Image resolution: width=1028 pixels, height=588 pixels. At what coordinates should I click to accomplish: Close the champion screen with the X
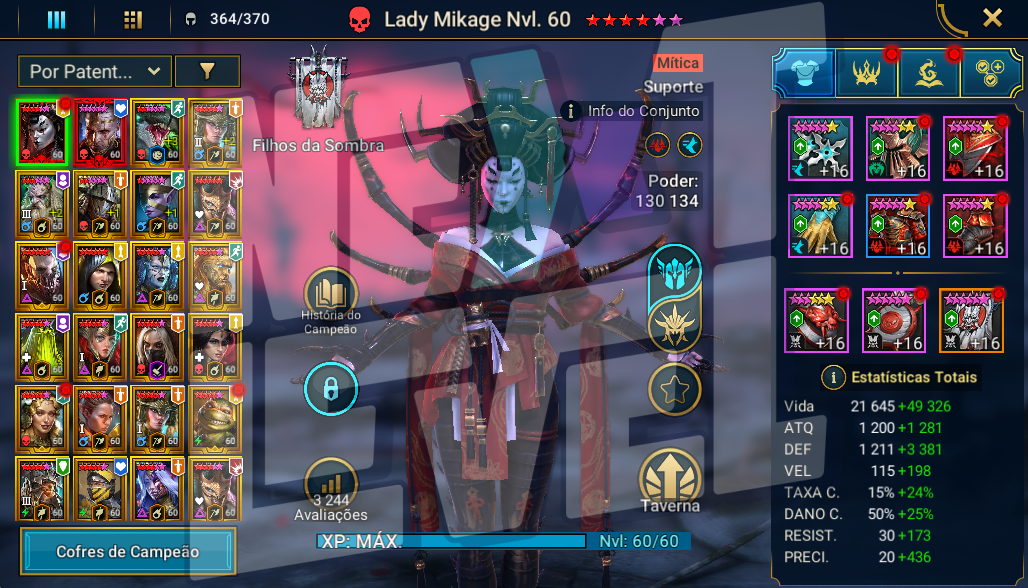point(992,17)
